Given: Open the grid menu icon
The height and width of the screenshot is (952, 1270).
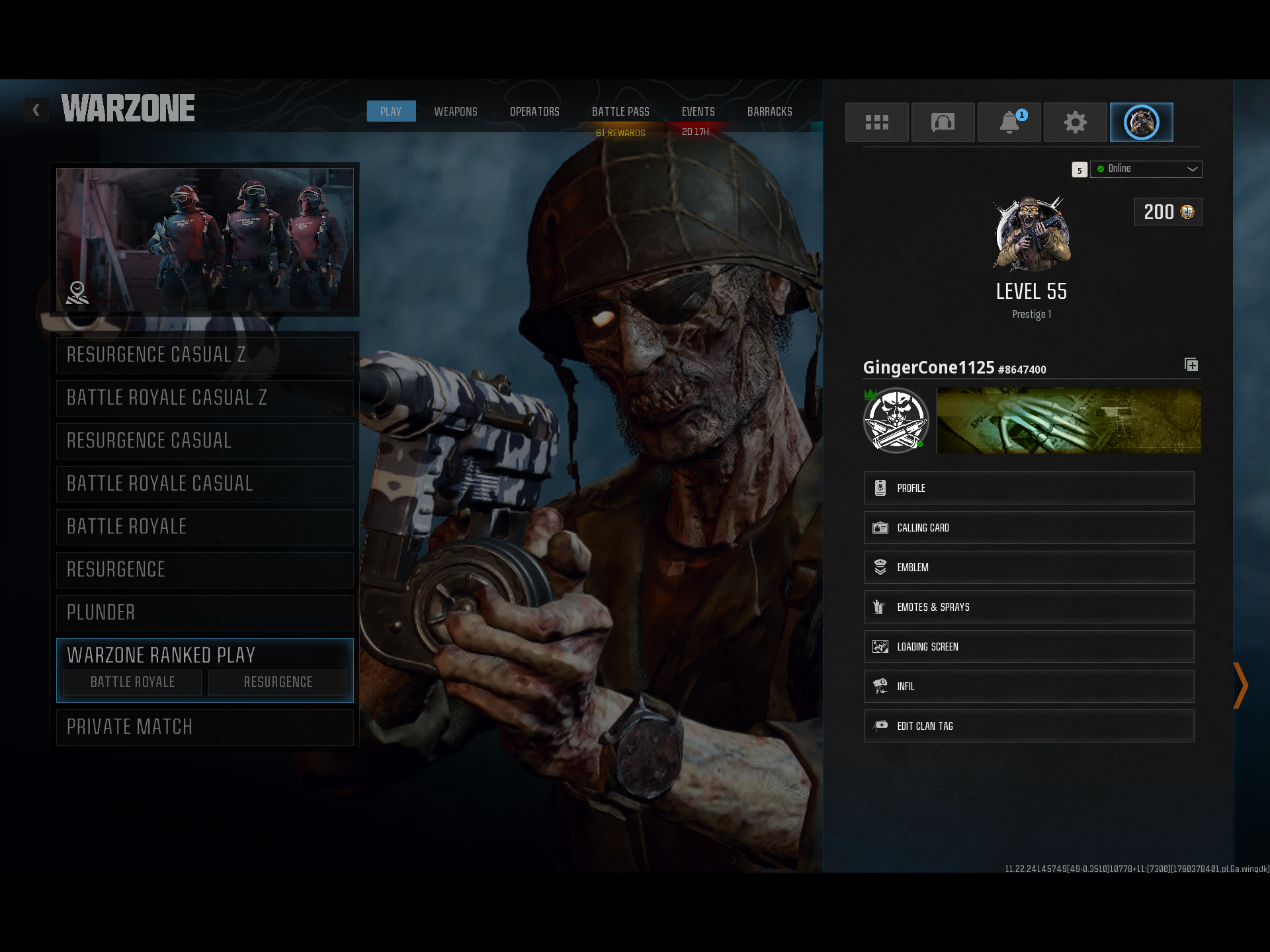Looking at the screenshot, I should pos(876,122).
